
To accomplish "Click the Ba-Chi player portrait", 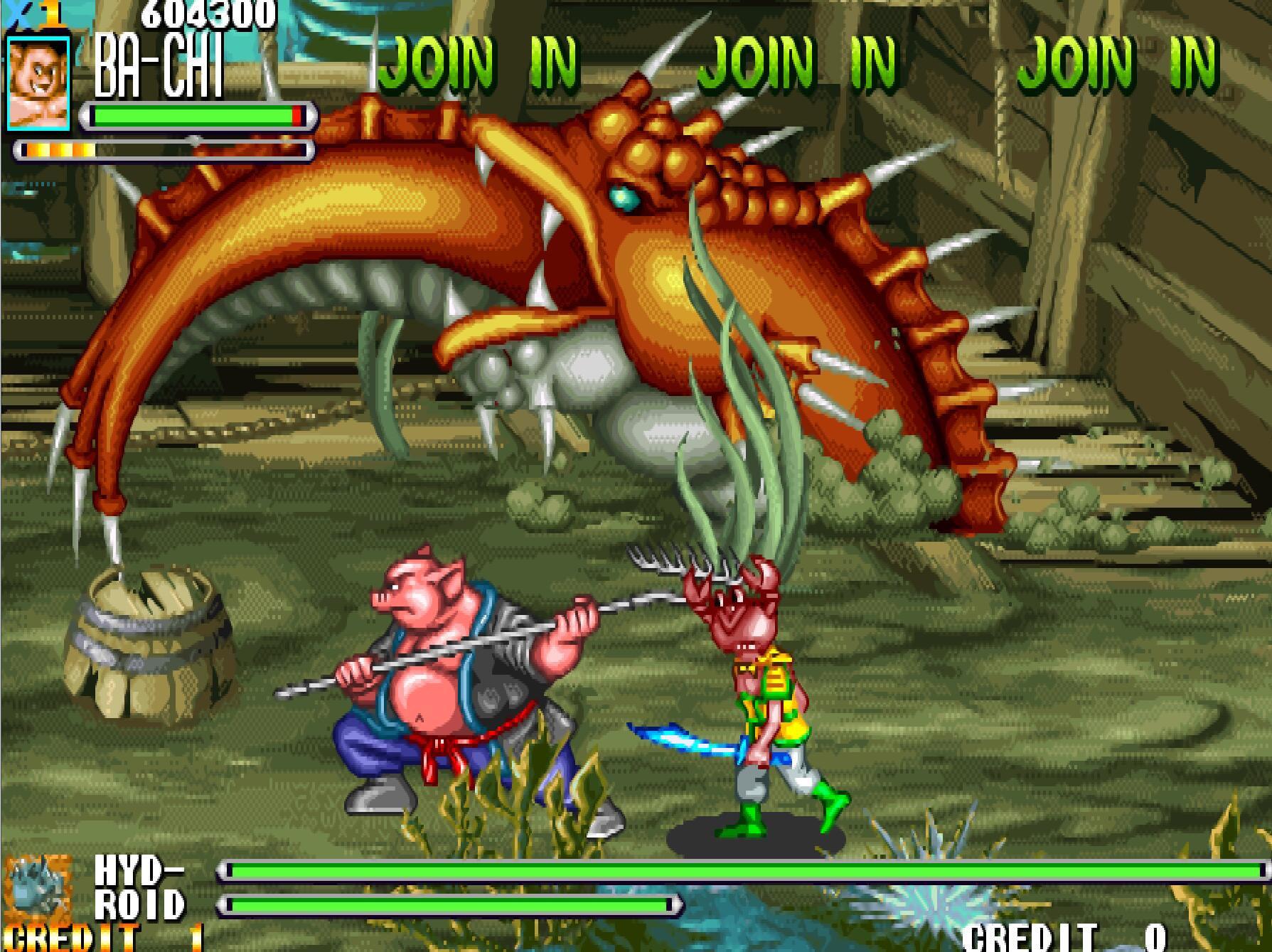I will 38,83.
